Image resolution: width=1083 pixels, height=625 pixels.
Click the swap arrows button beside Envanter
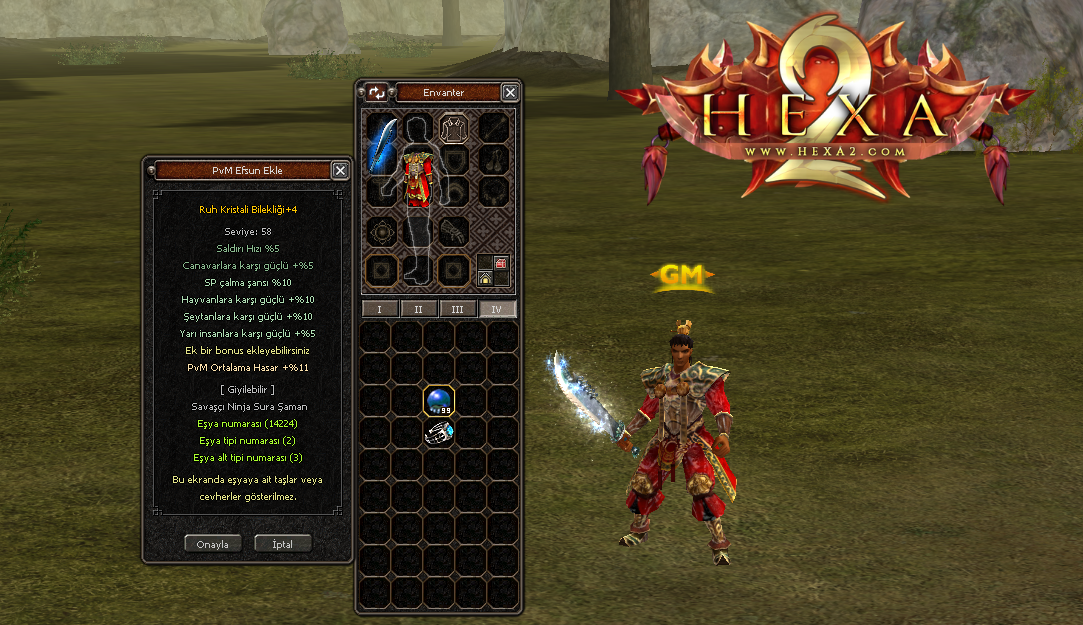click(x=376, y=93)
